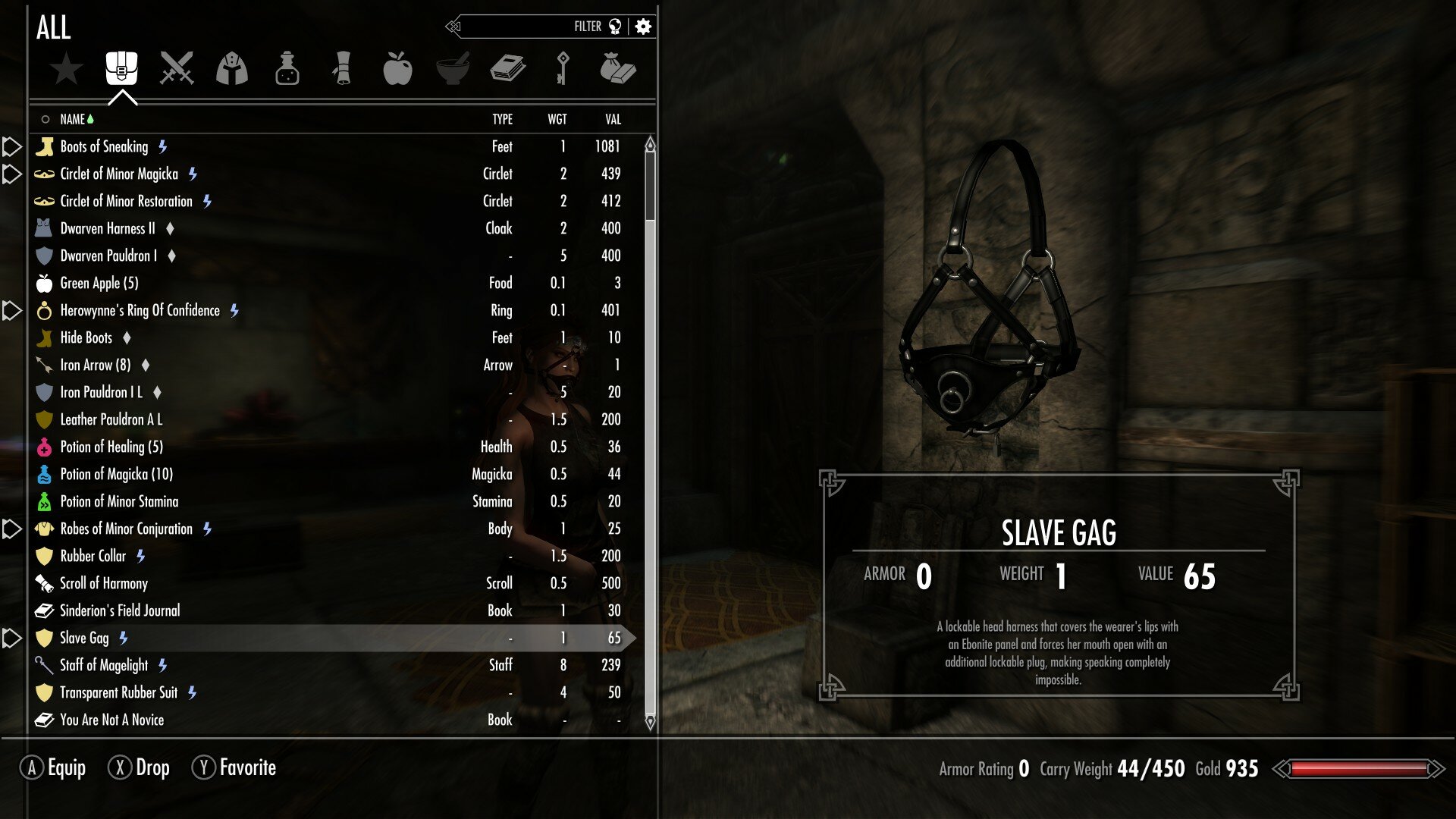
Task: Select the Dwarven Harness II row
Action: point(108,228)
